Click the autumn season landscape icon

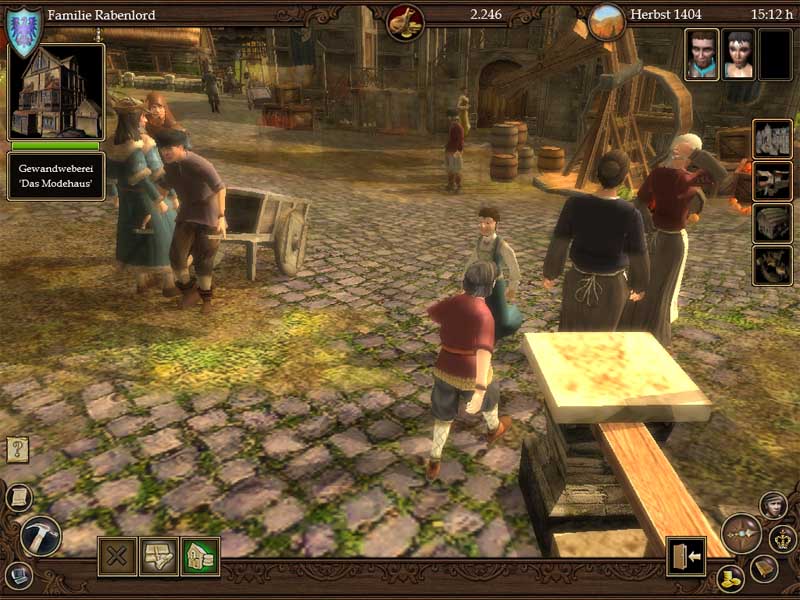coord(606,22)
